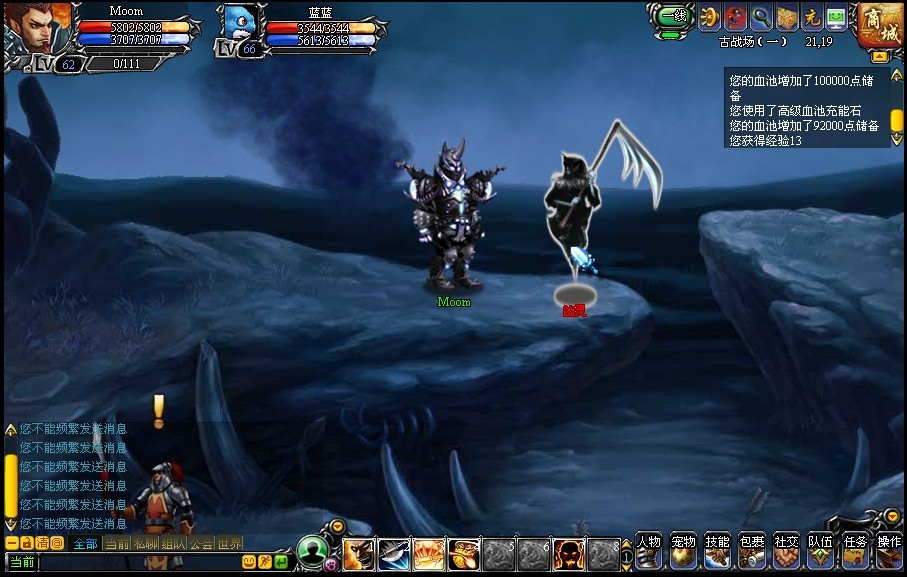Viewport: 907px width, 577px height.
Task: Open the 社交 social panel
Action: pyautogui.click(x=786, y=549)
